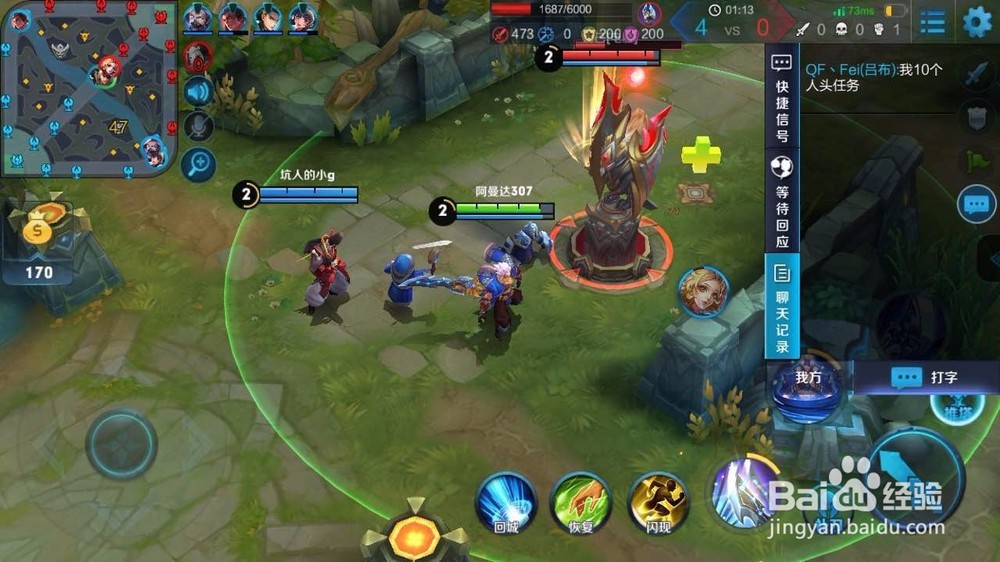Open the scoreboard list icon
Viewport: 1000px width, 562px height.
pyautogui.click(x=933, y=22)
